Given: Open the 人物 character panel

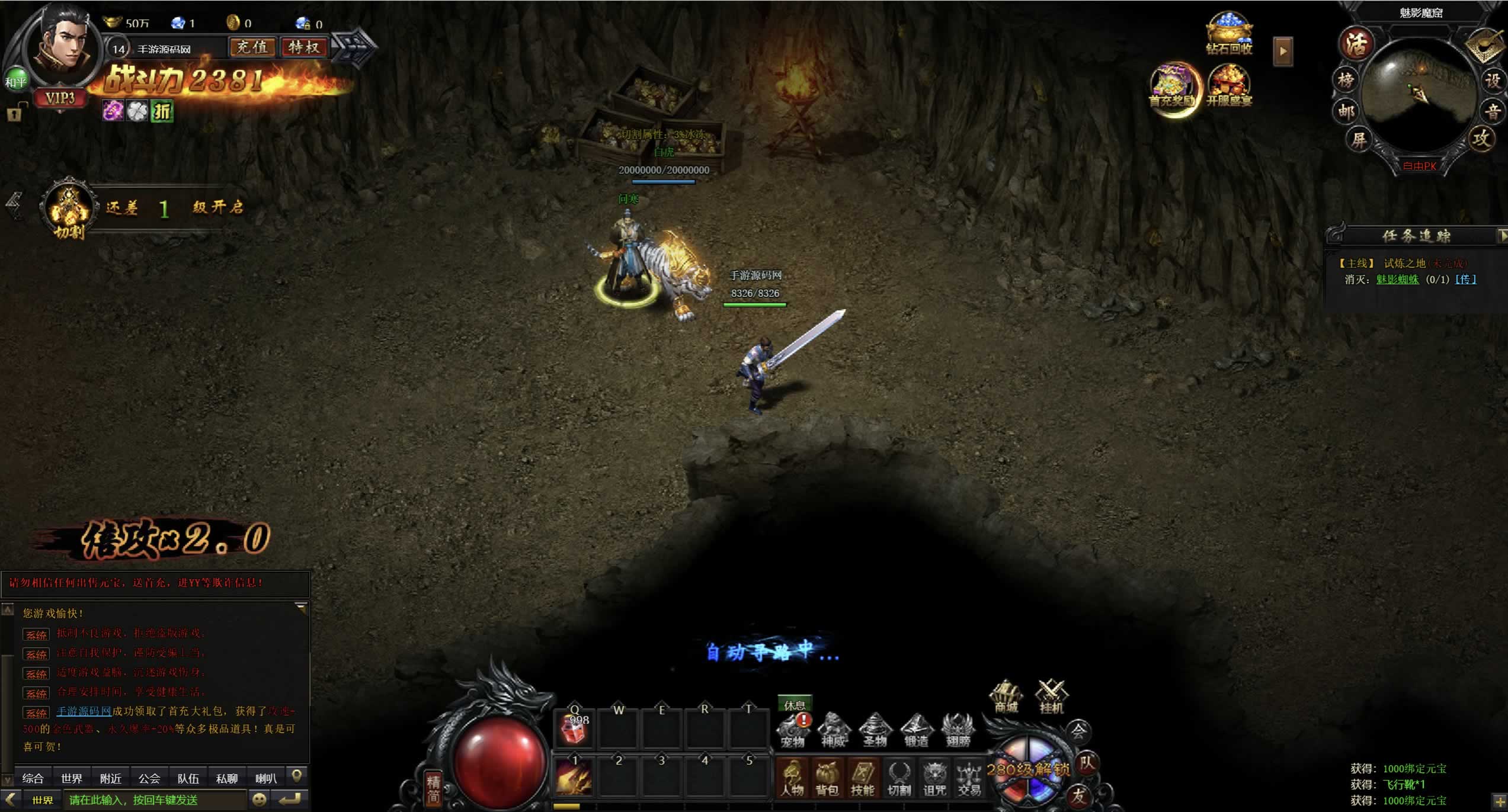Looking at the screenshot, I should click(792, 778).
